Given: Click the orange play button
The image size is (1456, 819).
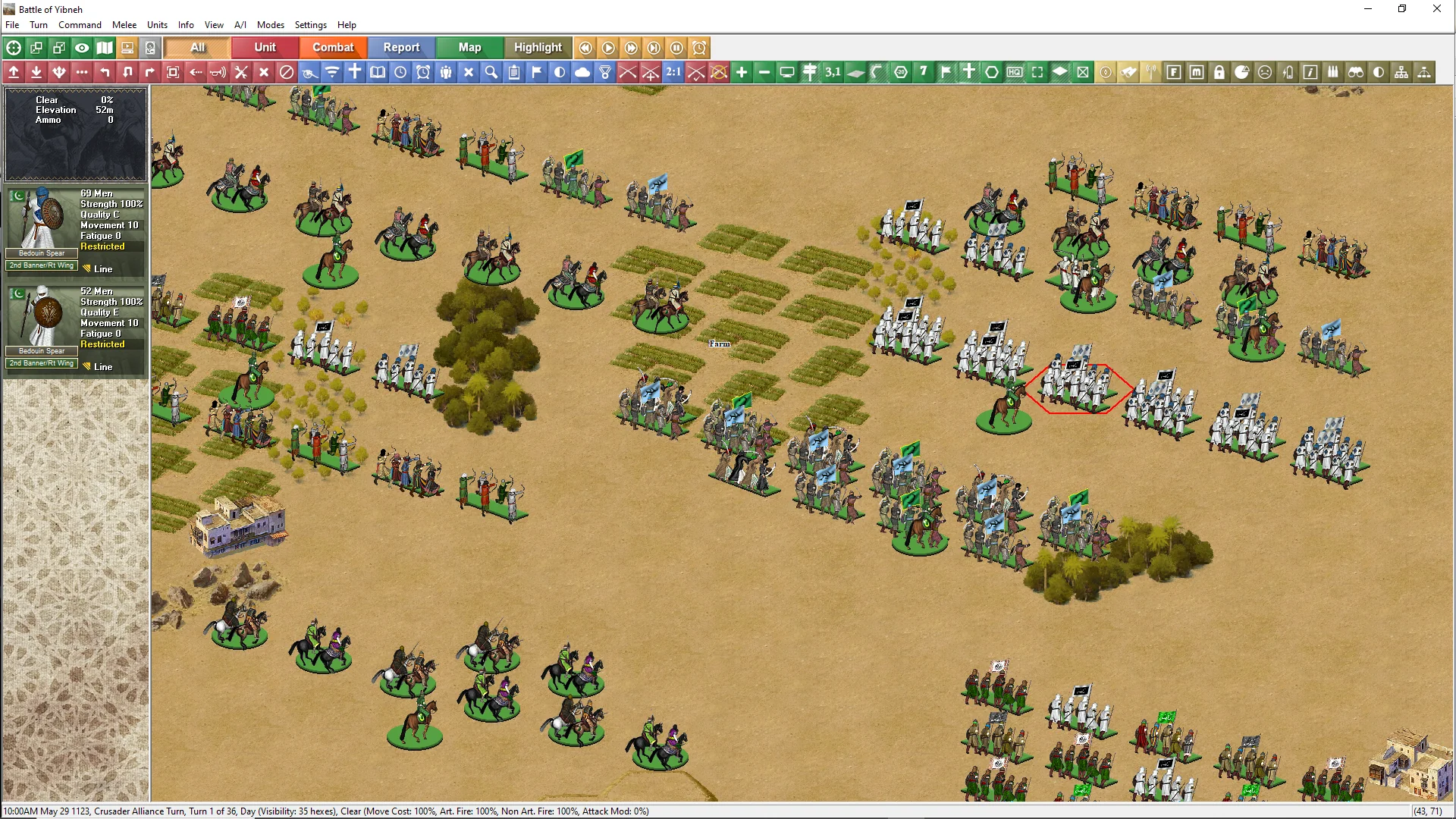Looking at the screenshot, I should 608,48.
